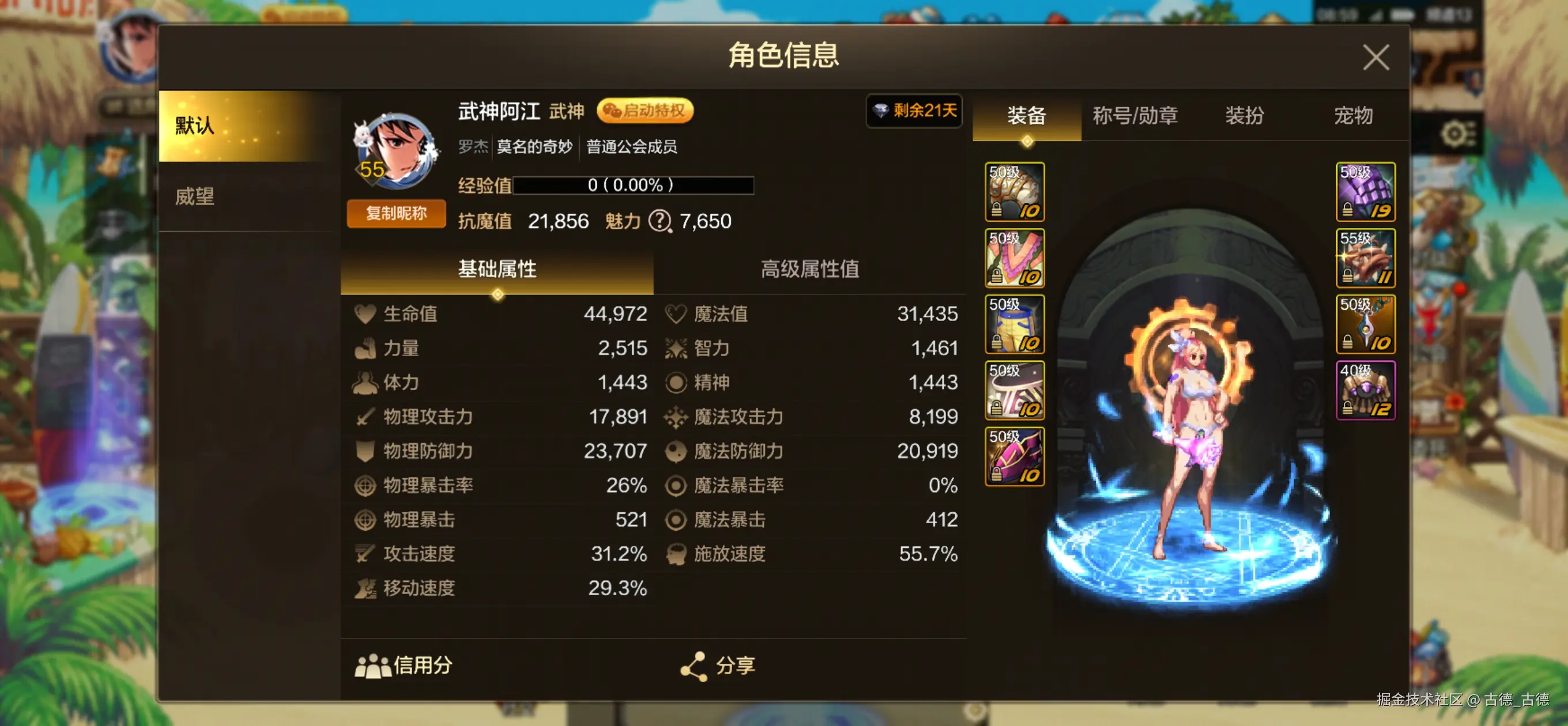View the 高级属性值 advanced attributes tab

click(x=813, y=270)
